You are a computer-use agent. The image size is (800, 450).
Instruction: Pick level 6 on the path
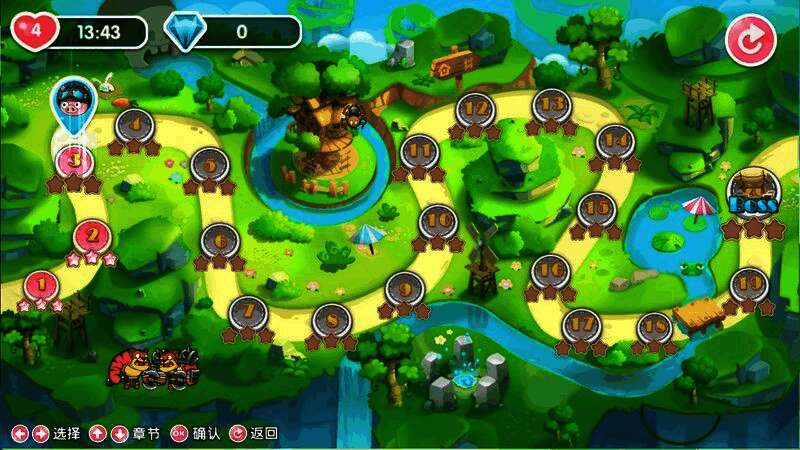(220, 240)
